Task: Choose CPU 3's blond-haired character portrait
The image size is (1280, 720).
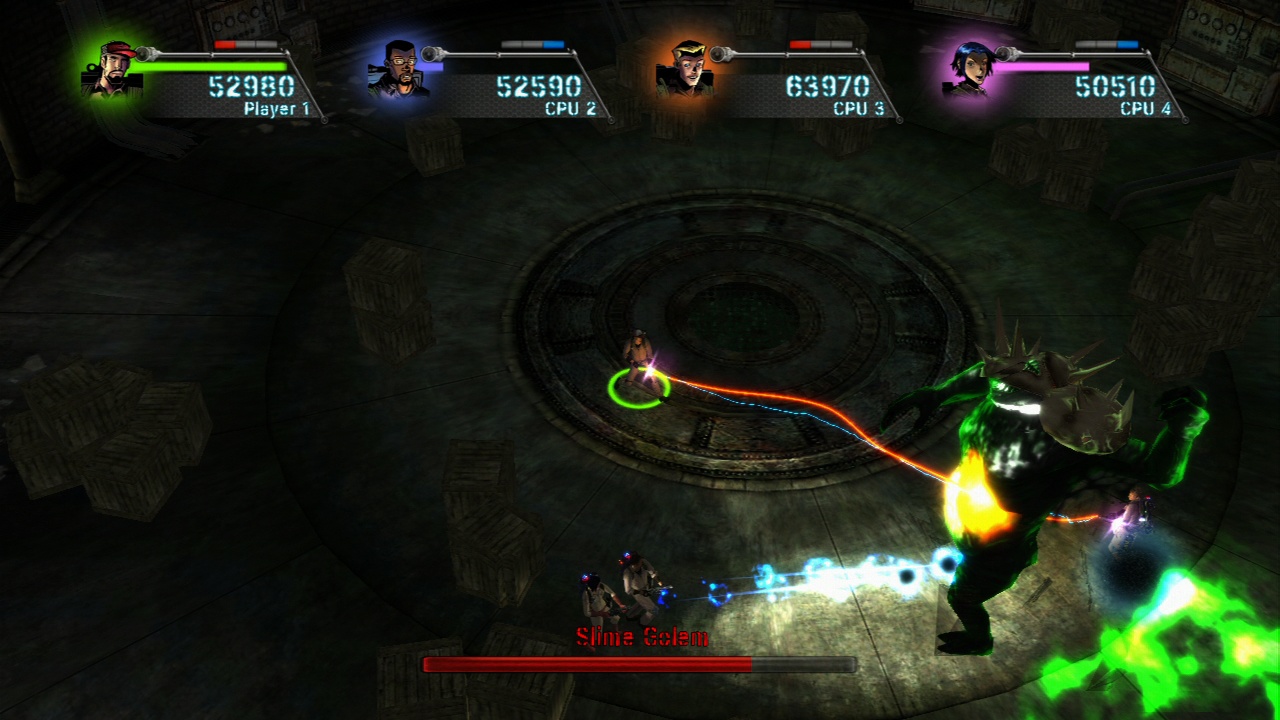Action: (686, 69)
